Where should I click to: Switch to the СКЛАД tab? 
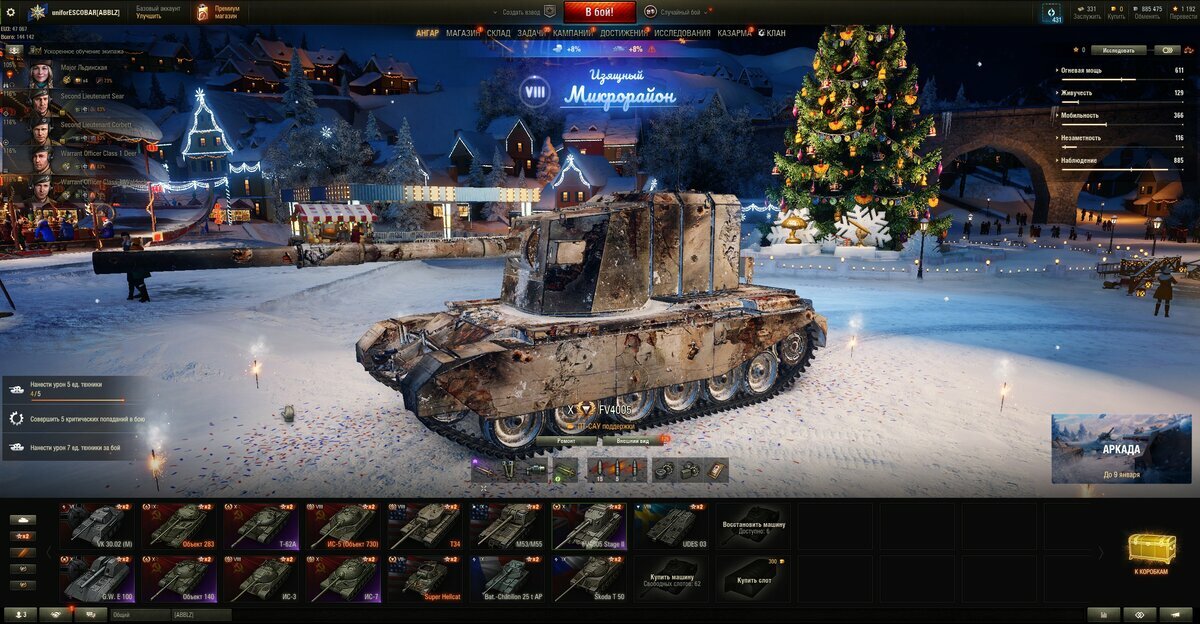click(x=499, y=33)
